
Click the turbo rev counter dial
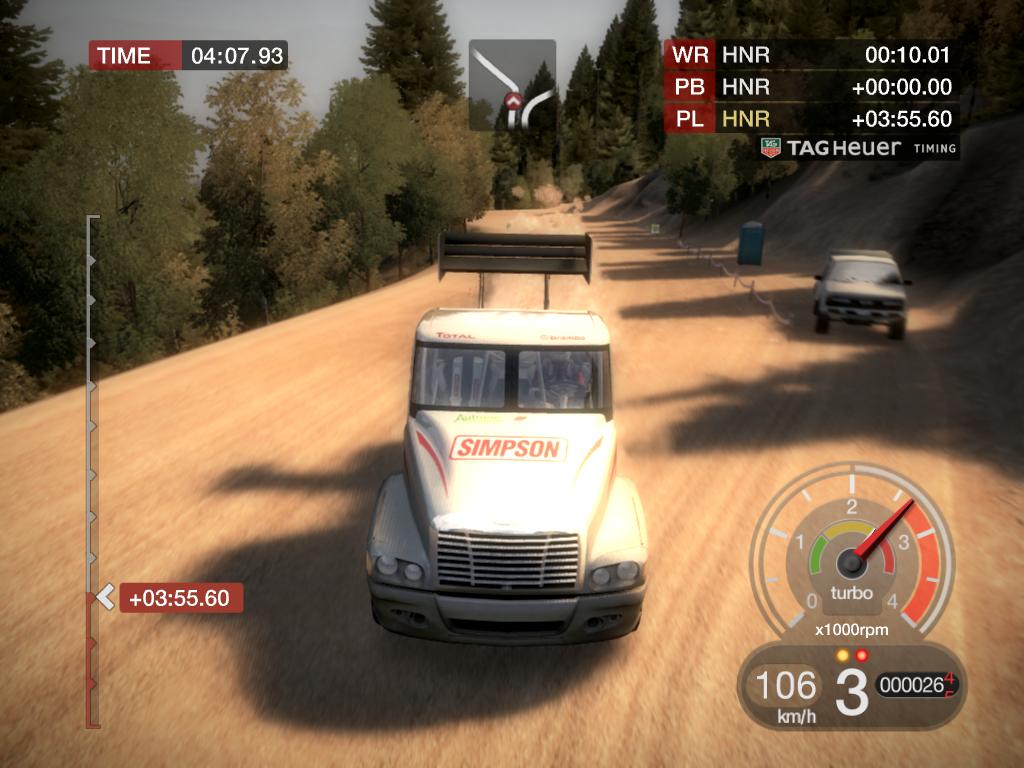tap(851, 556)
